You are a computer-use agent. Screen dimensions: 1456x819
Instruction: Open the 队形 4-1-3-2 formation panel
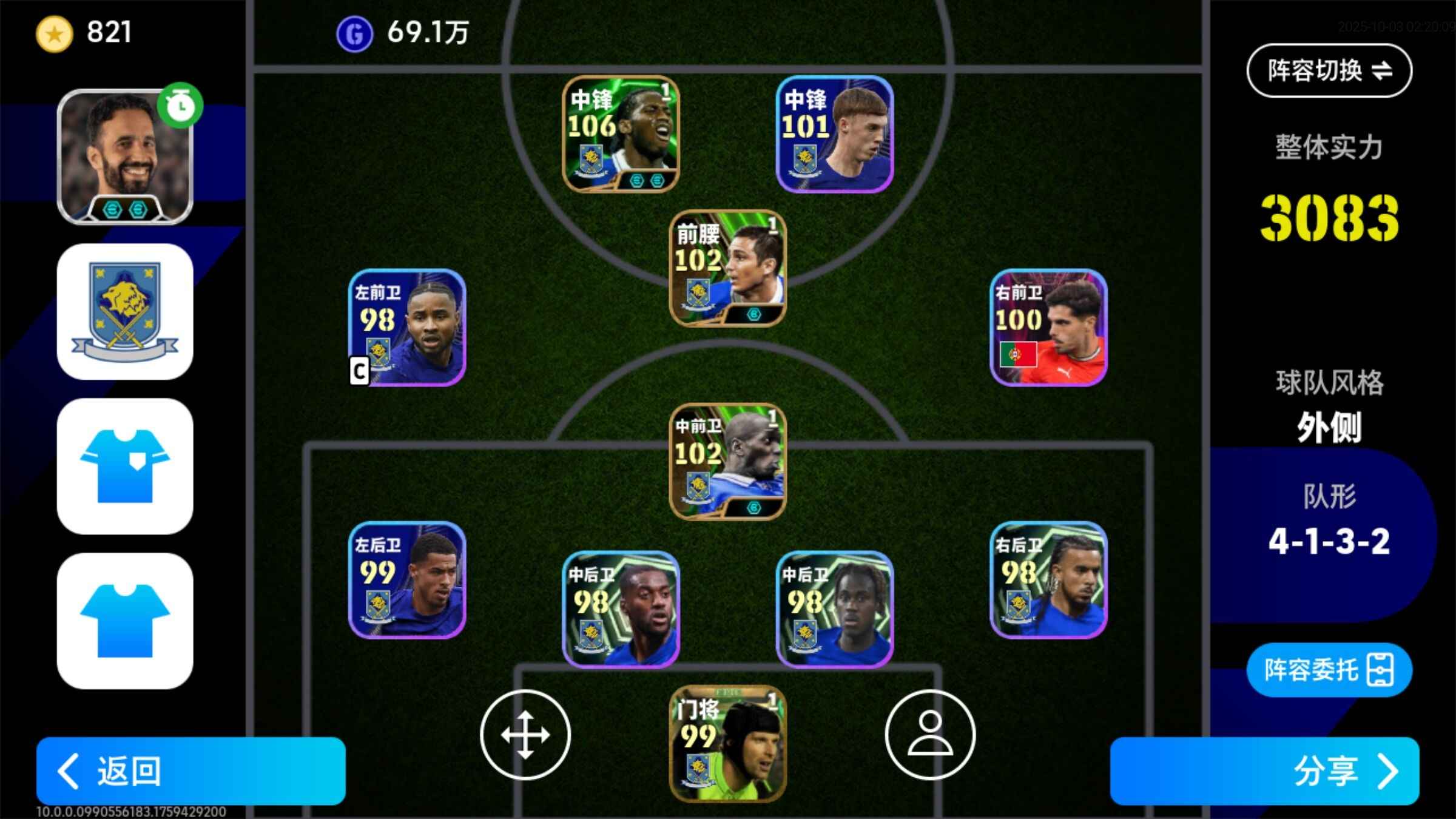pos(1329,522)
